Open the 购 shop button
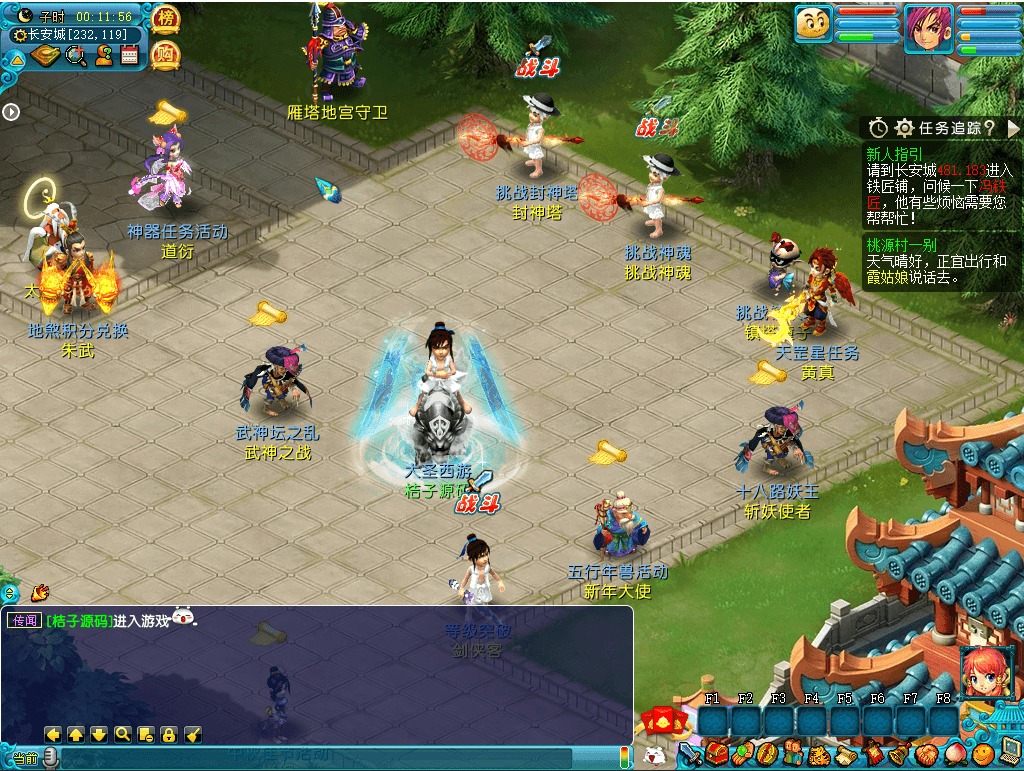The height and width of the screenshot is (771, 1024). tap(165, 55)
